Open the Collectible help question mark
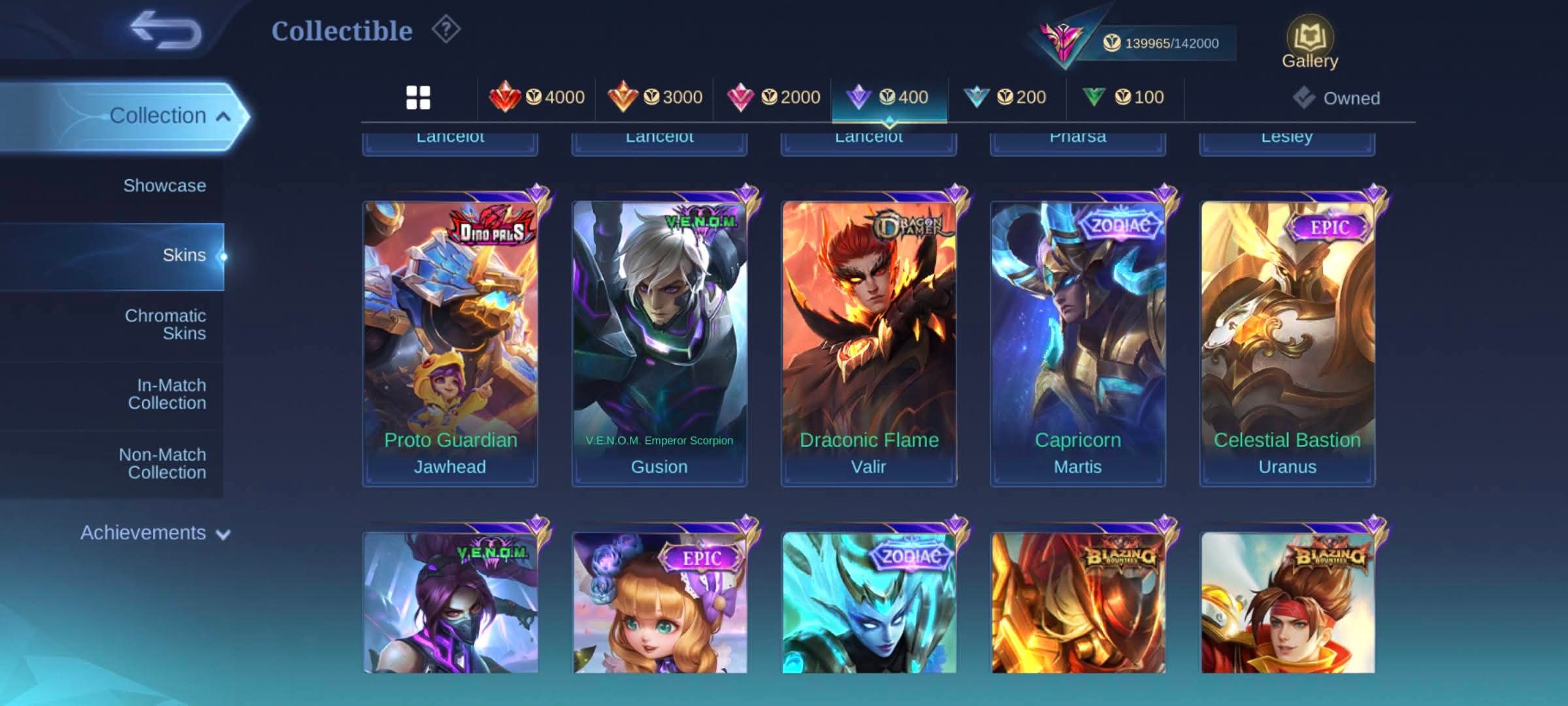 coord(446,30)
